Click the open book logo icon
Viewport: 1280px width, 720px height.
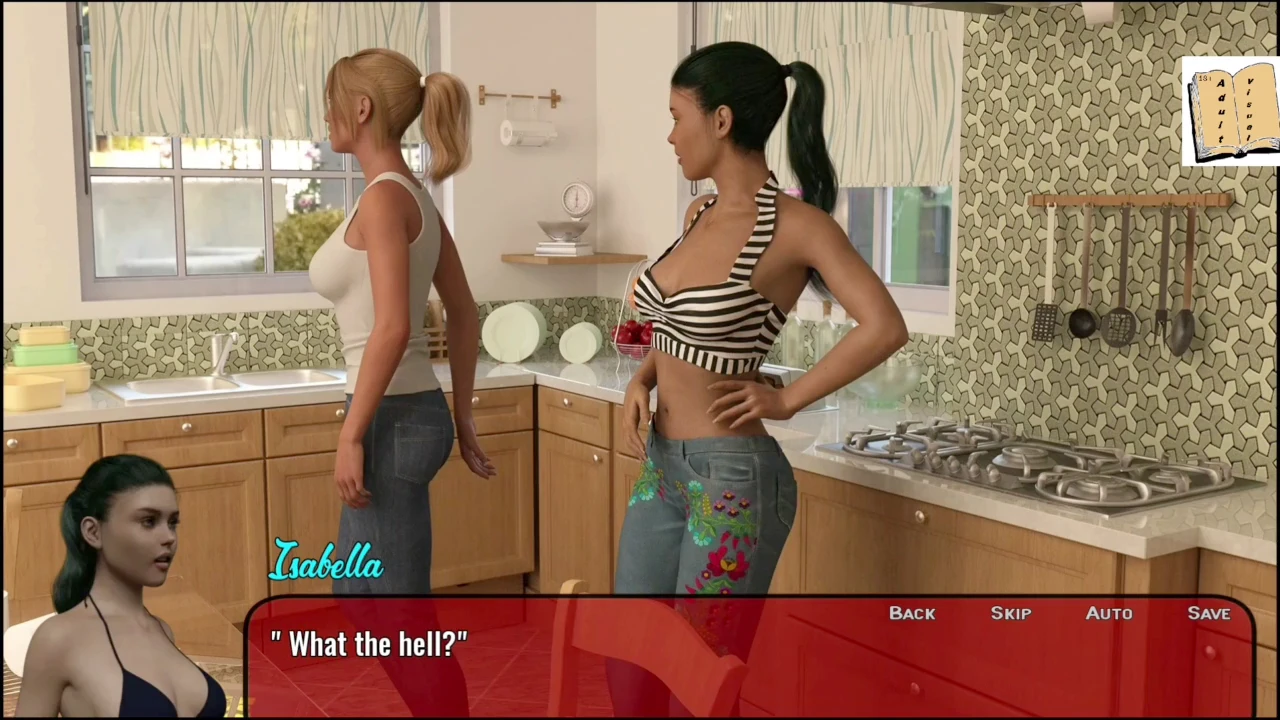tap(1231, 111)
